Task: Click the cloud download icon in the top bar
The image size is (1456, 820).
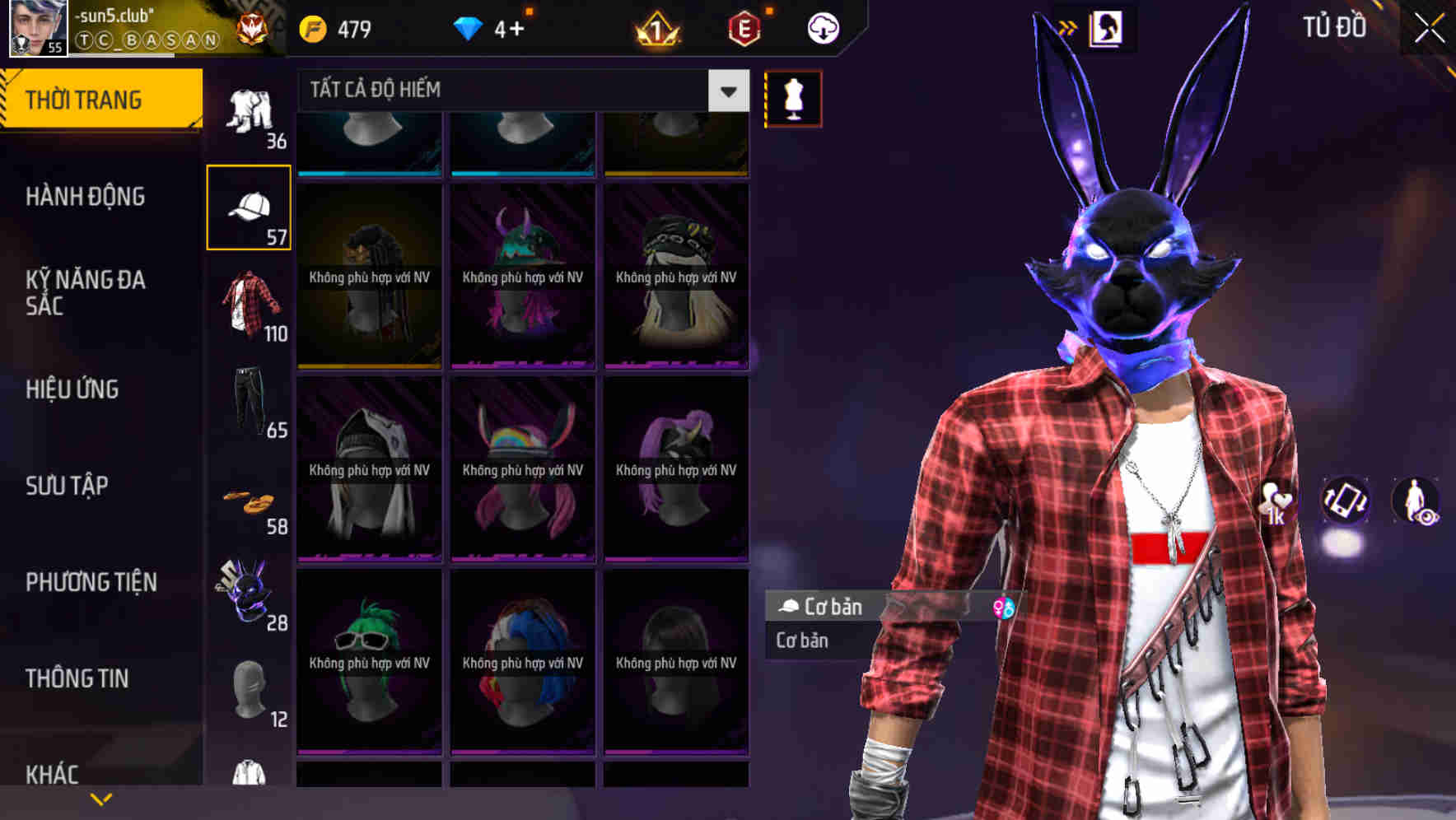Action: 822,27
